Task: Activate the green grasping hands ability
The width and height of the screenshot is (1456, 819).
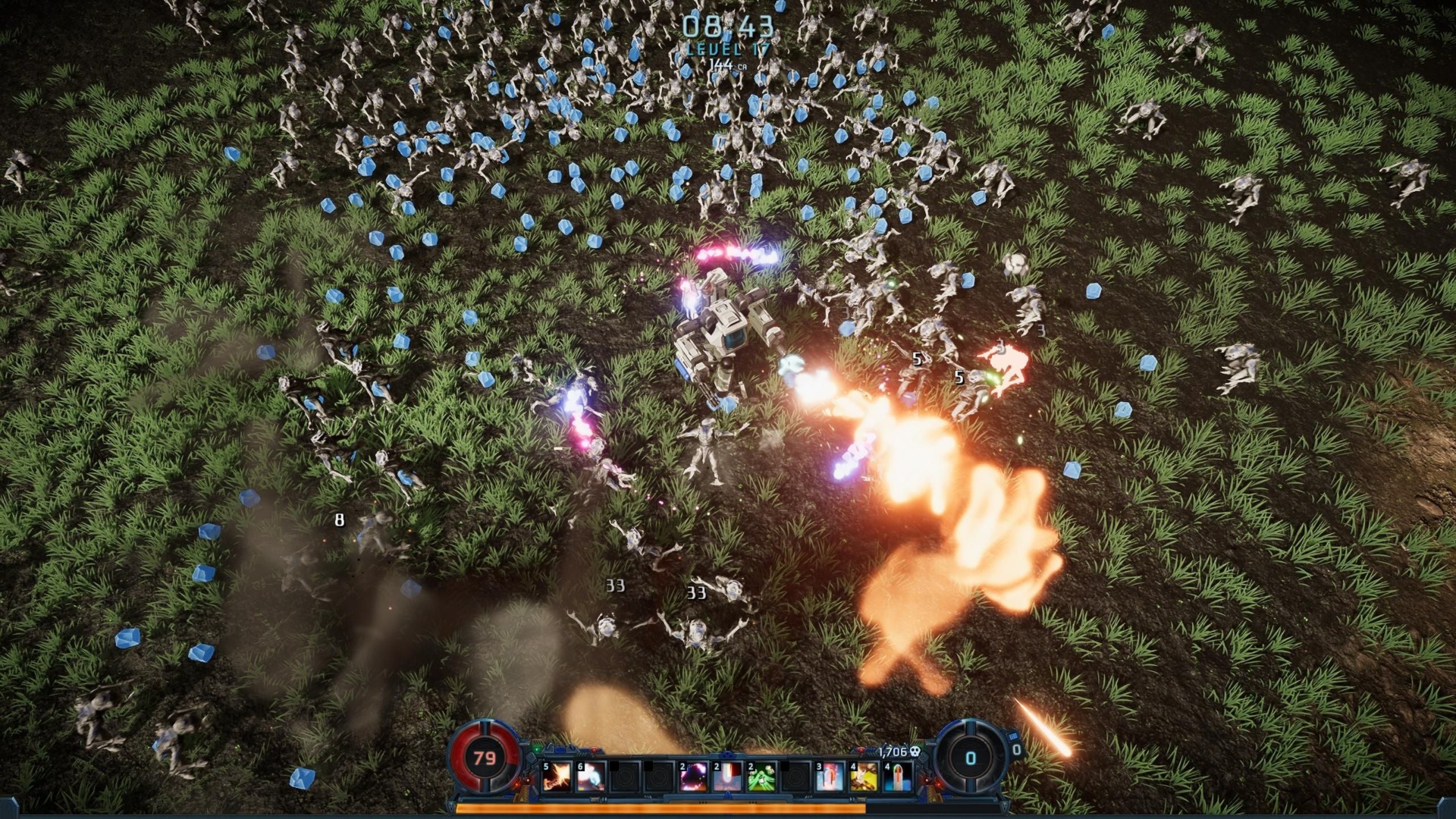Action: coord(760,776)
